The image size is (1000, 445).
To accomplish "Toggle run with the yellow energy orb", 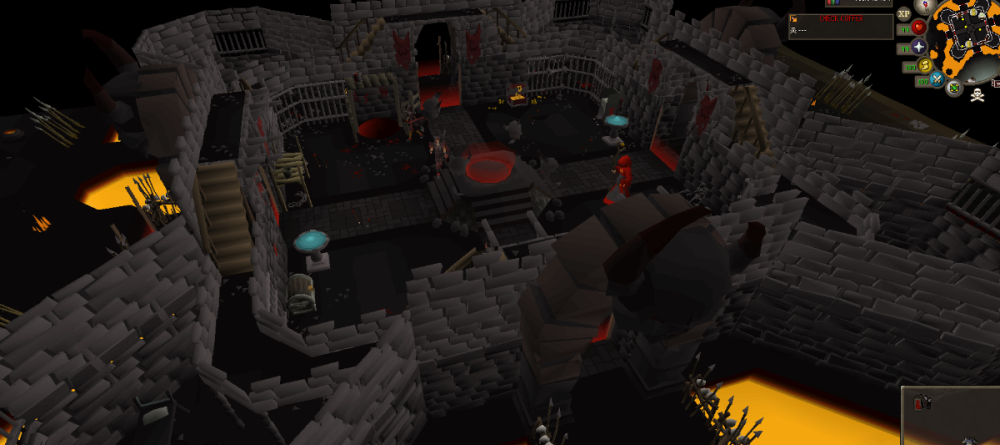I will tap(926, 65).
